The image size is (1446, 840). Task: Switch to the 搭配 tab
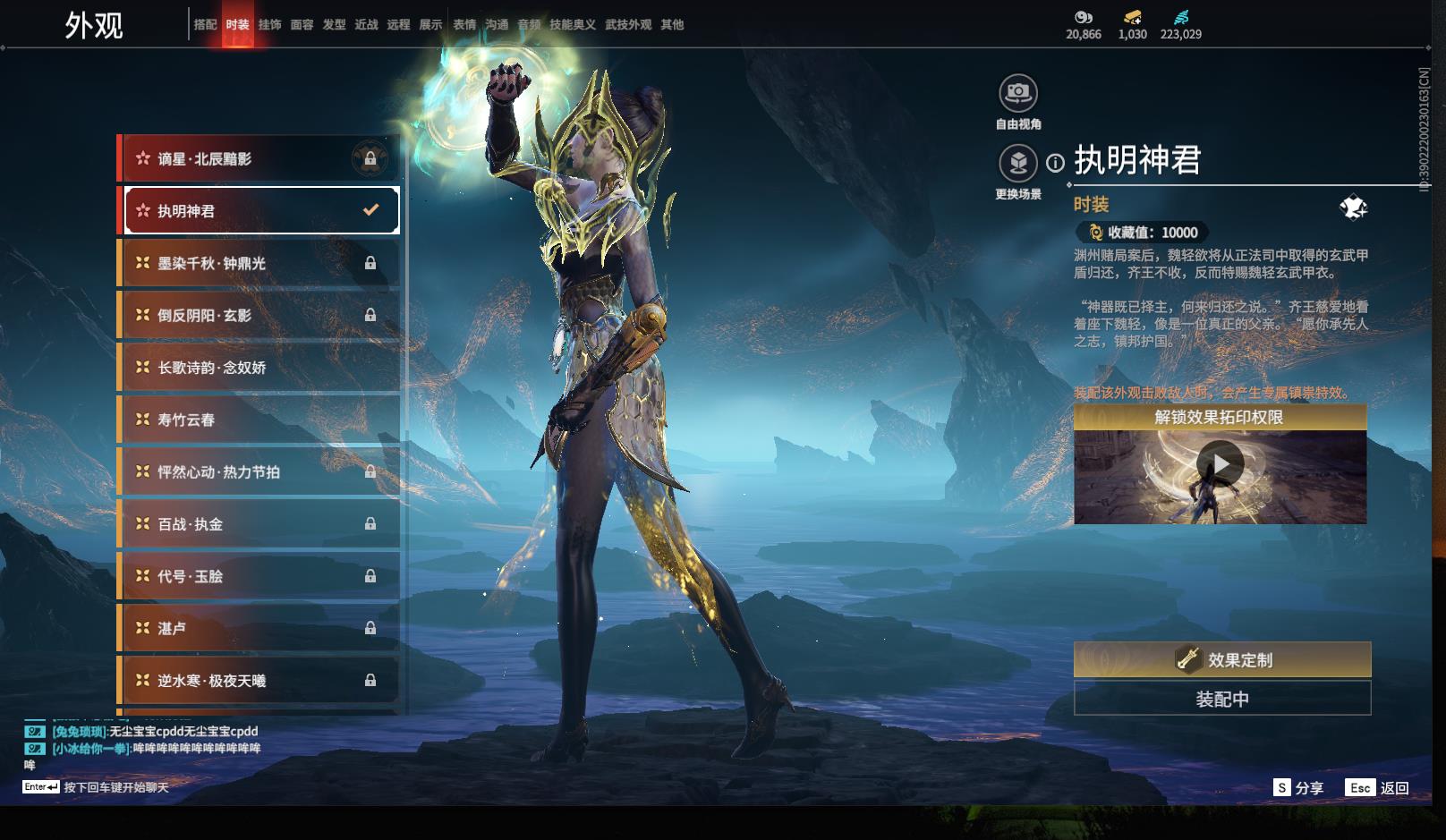pyautogui.click(x=205, y=25)
